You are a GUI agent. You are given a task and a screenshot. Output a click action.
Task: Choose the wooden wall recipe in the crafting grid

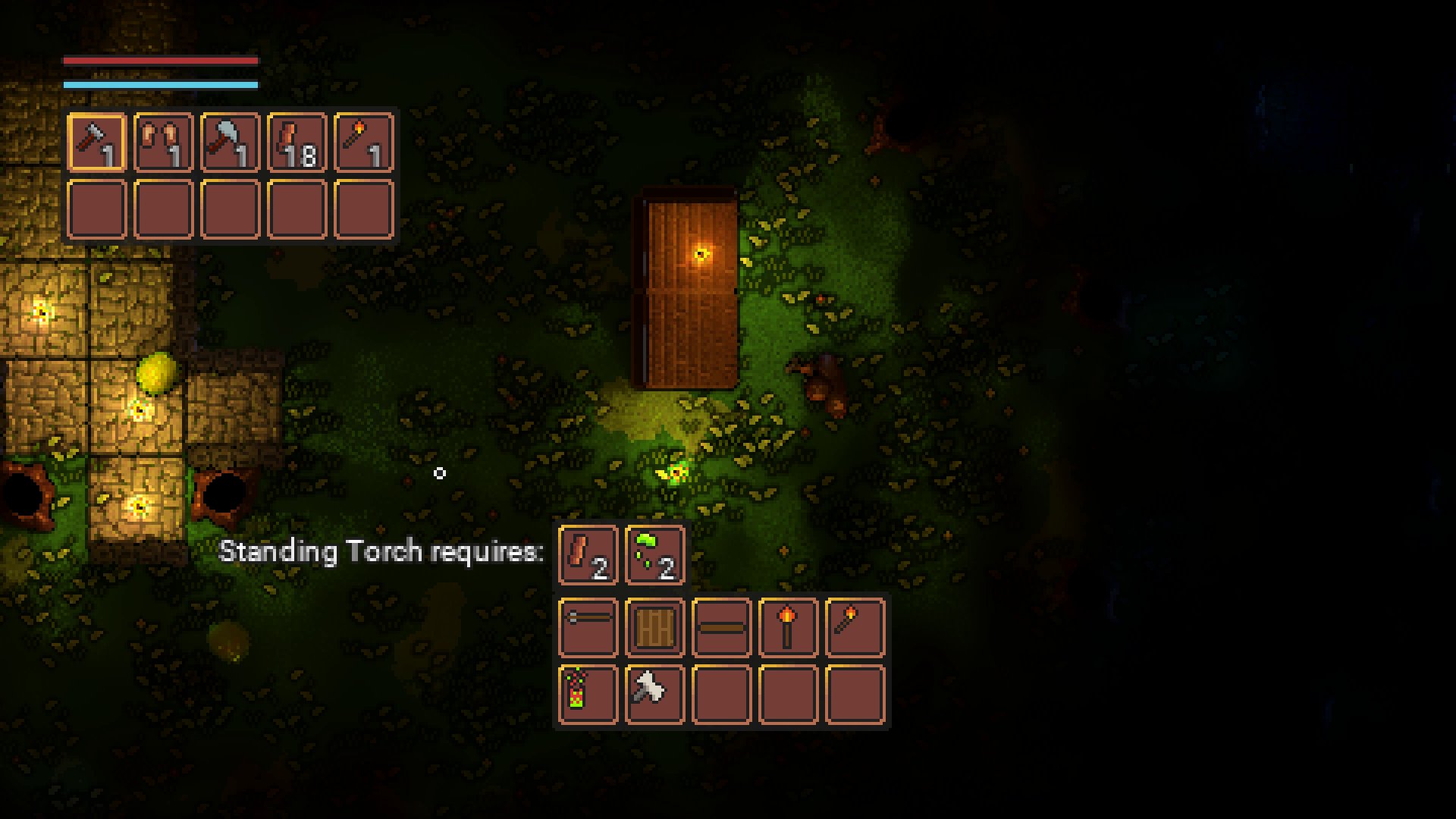(654, 629)
